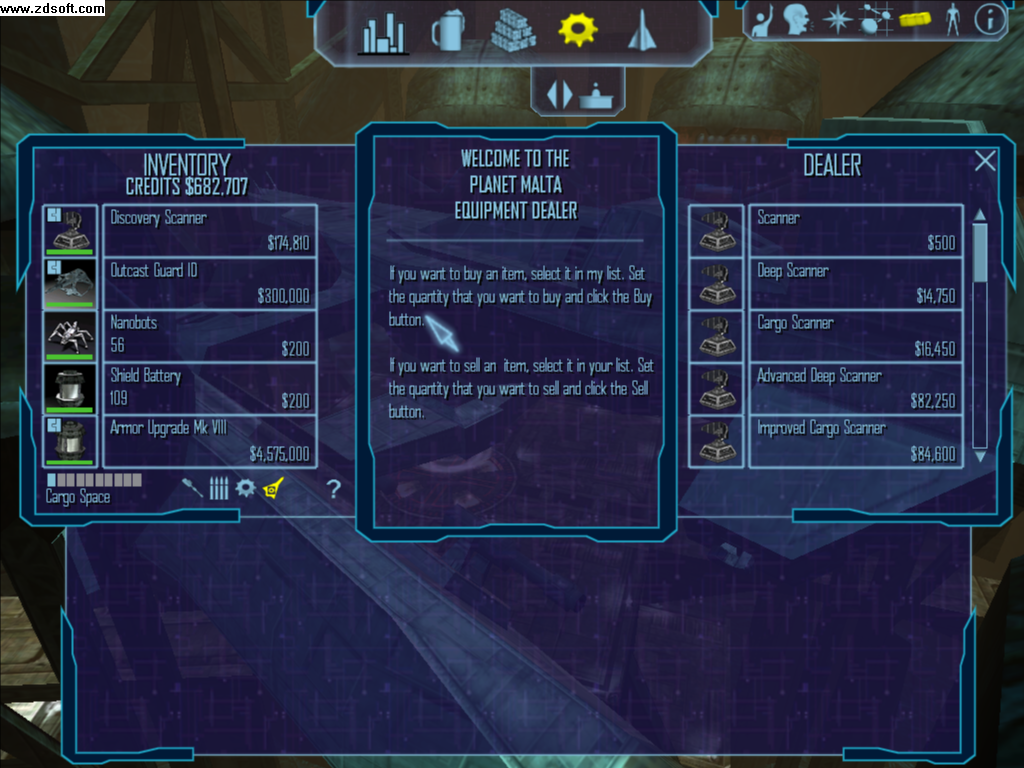The width and height of the screenshot is (1024, 768).
Task: Open the information 'i' icon
Action: [x=989, y=19]
